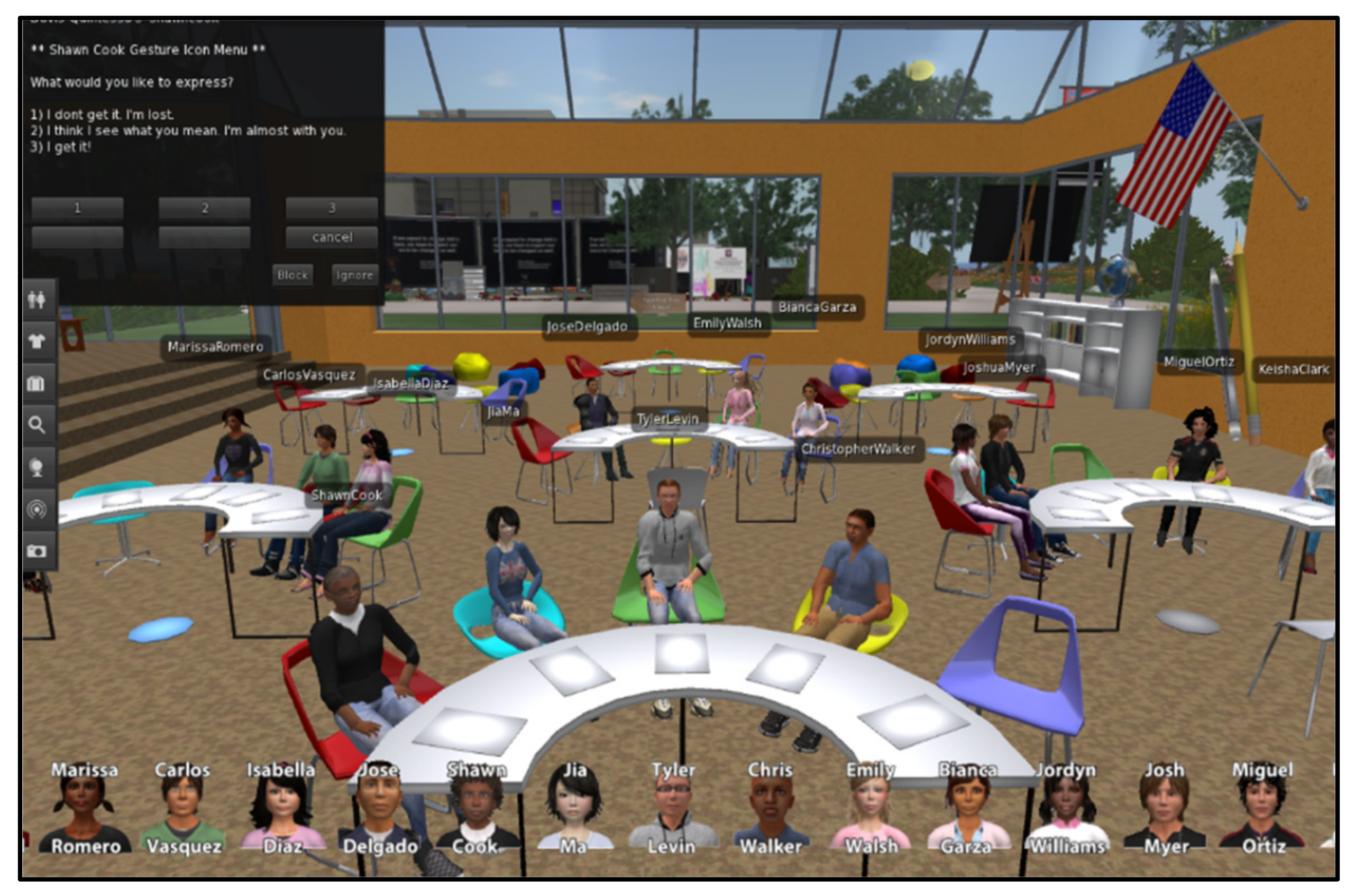This screenshot has width=1355, height=896.
Task: Click the ChristopherWalker name tag in the classroom
Action: click(x=859, y=449)
